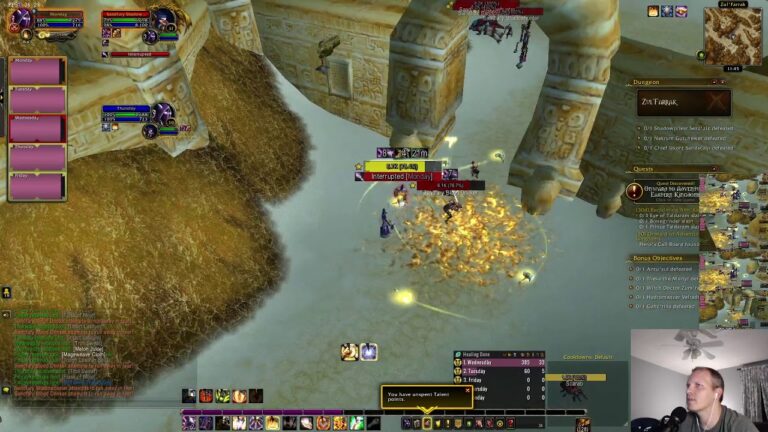Image resolution: width=768 pixels, height=432 pixels.
Task: Click the streamer webcam overlay
Action: tap(699, 381)
